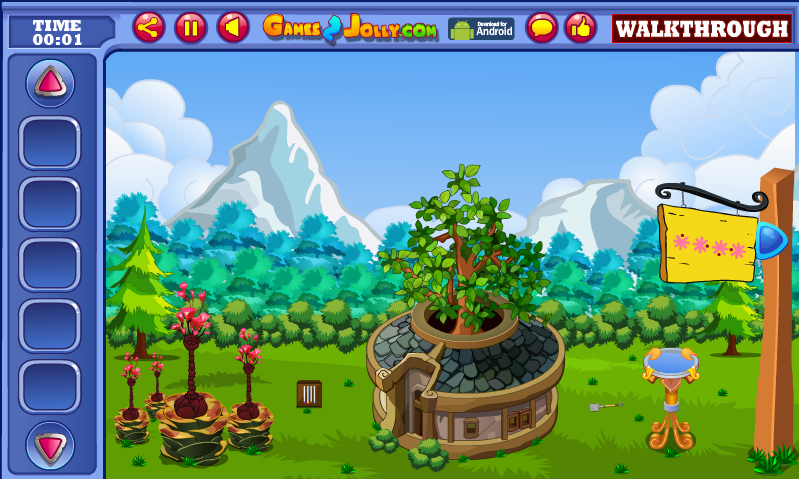799x479 pixels.
Task: Open the speech bubble comment button
Action: [x=541, y=27]
